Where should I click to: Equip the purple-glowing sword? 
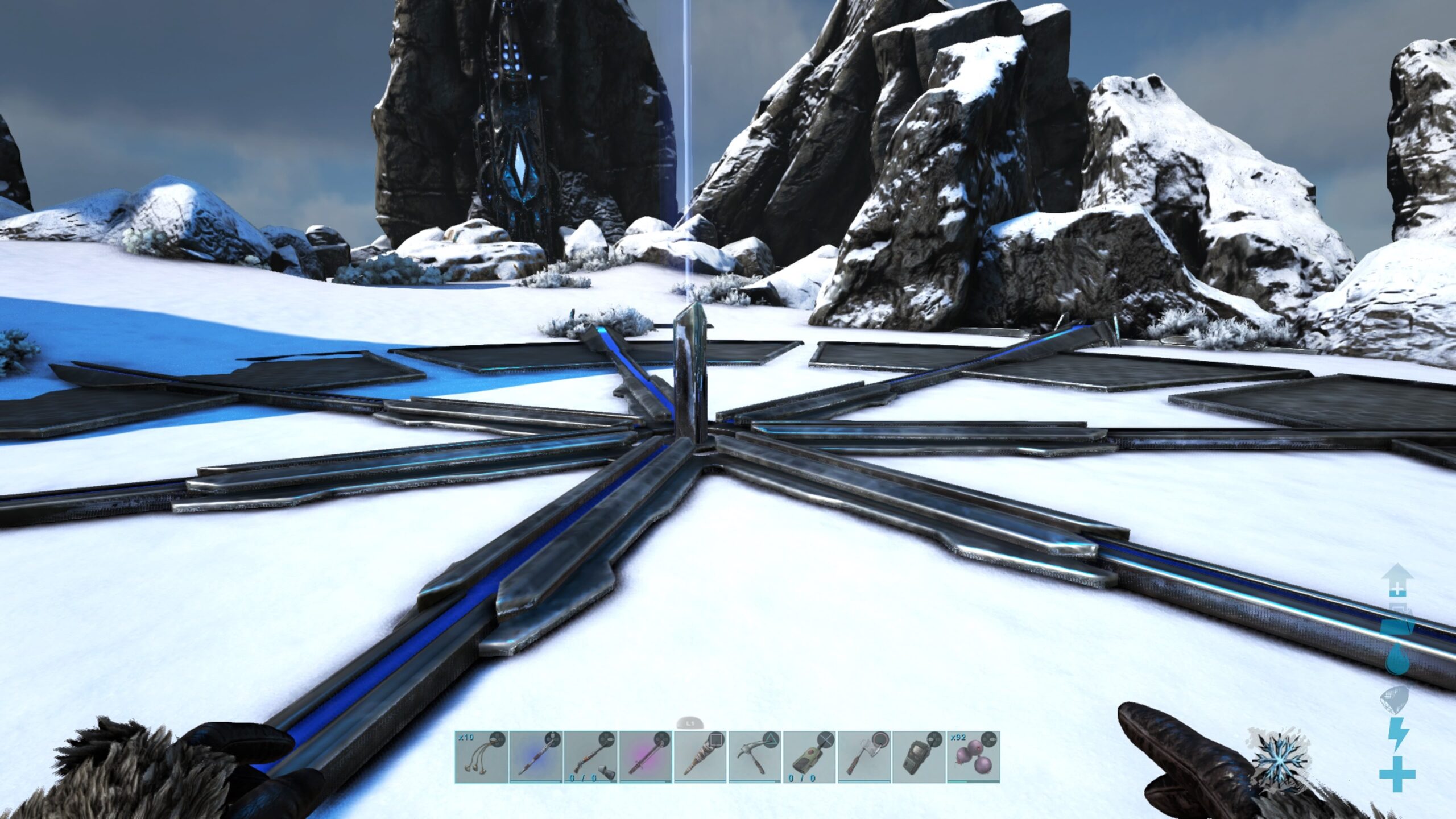tap(644, 756)
